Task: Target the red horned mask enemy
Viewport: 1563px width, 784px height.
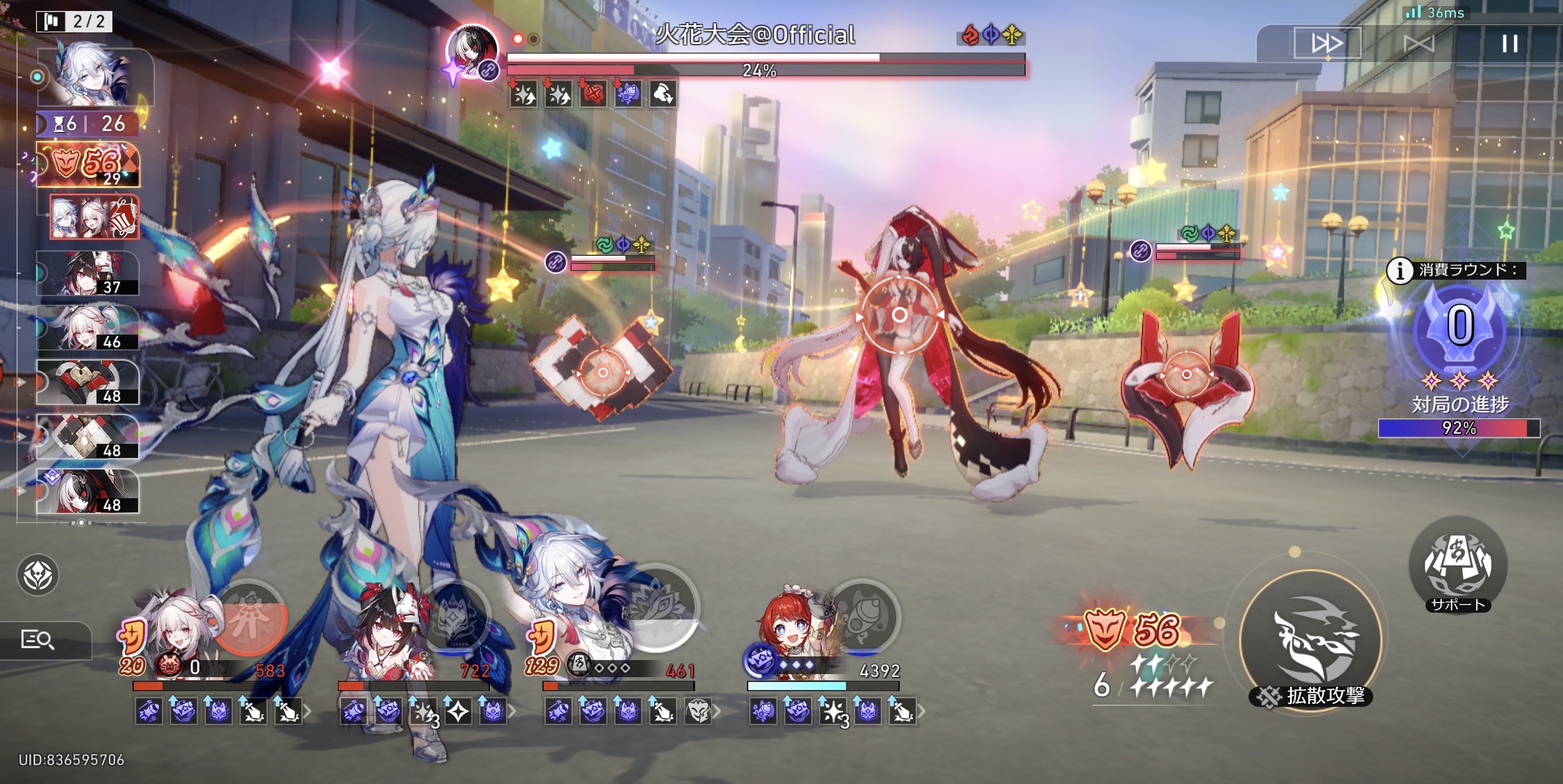Action: coord(1186,374)
